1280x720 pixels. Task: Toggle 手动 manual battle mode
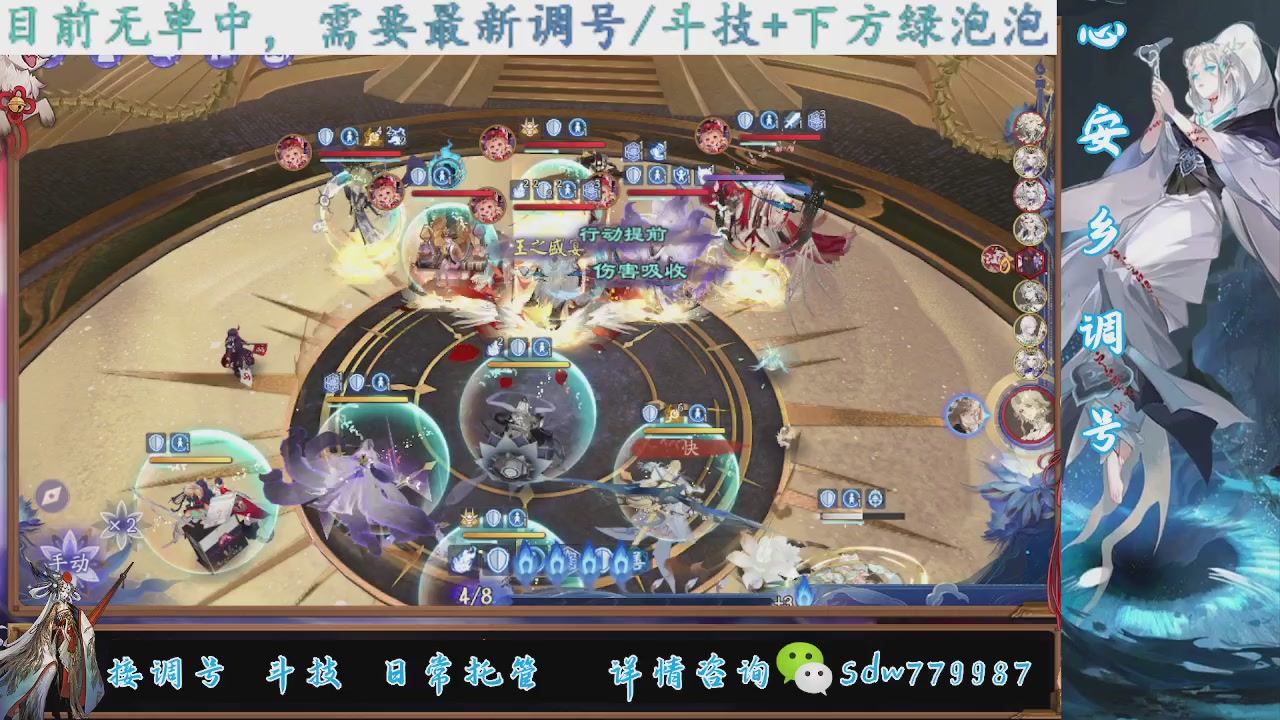(71, 564)
